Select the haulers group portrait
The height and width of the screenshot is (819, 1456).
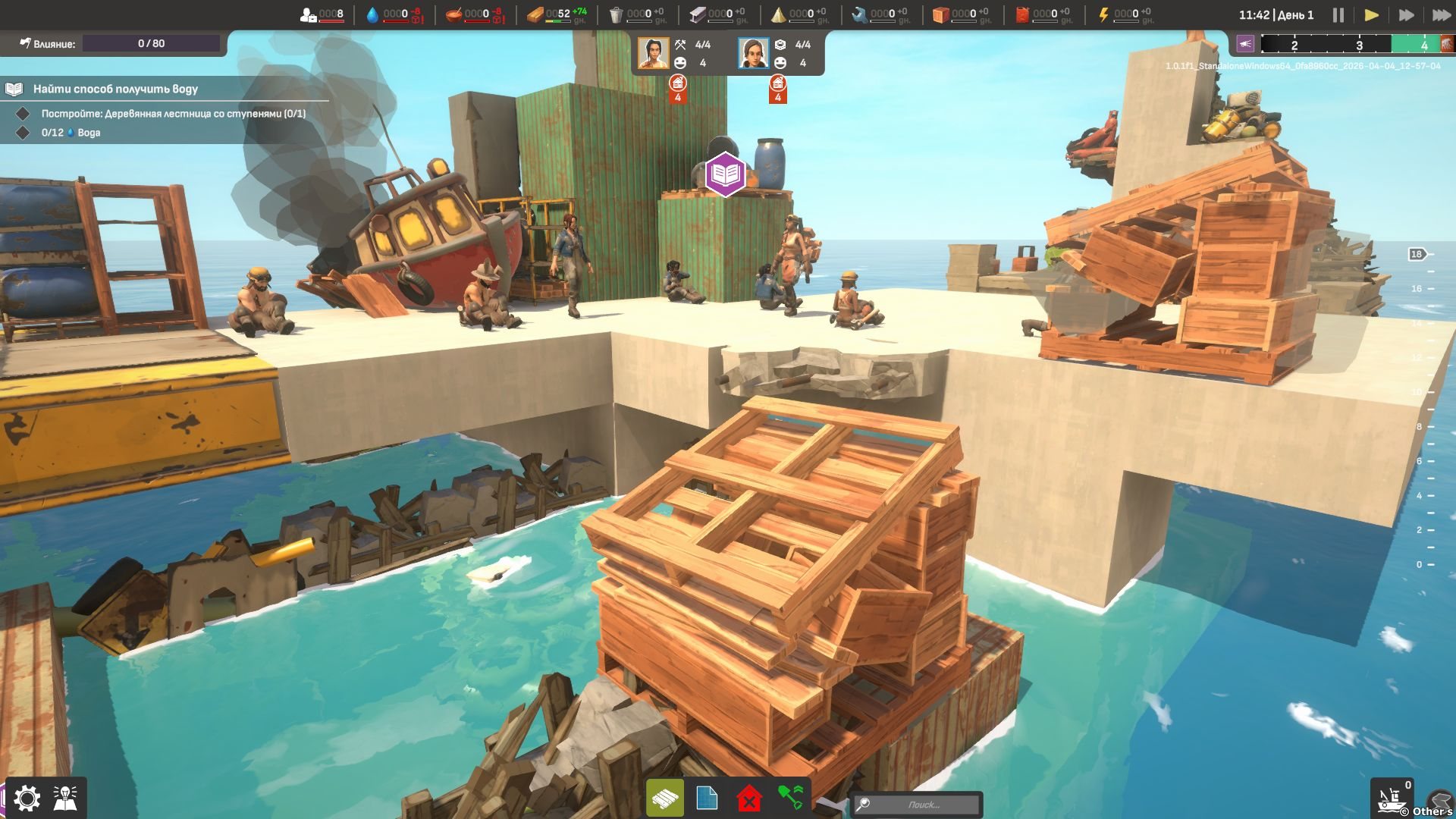pos(753,53)
